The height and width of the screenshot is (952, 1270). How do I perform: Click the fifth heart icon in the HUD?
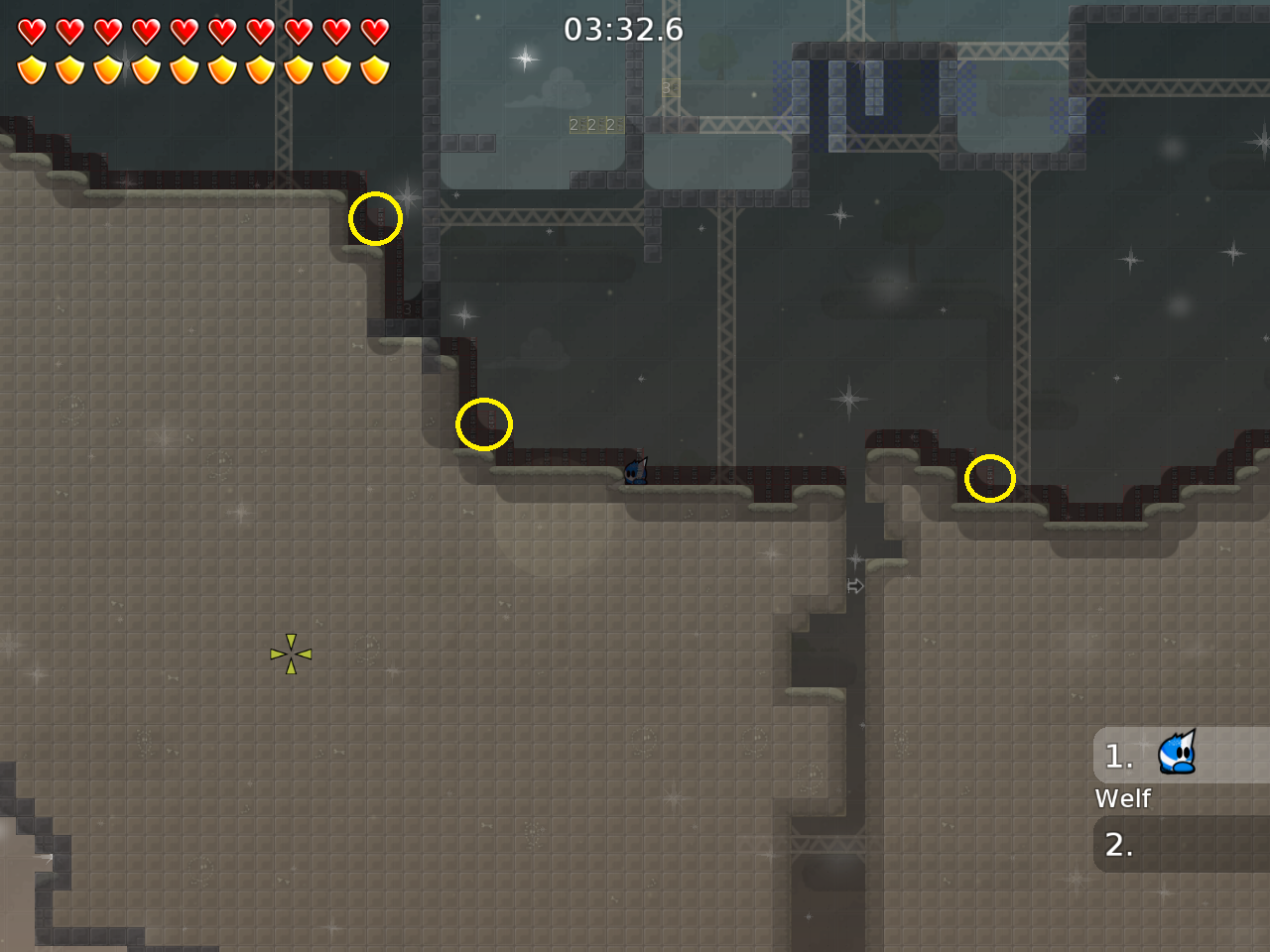click(184, 30)
